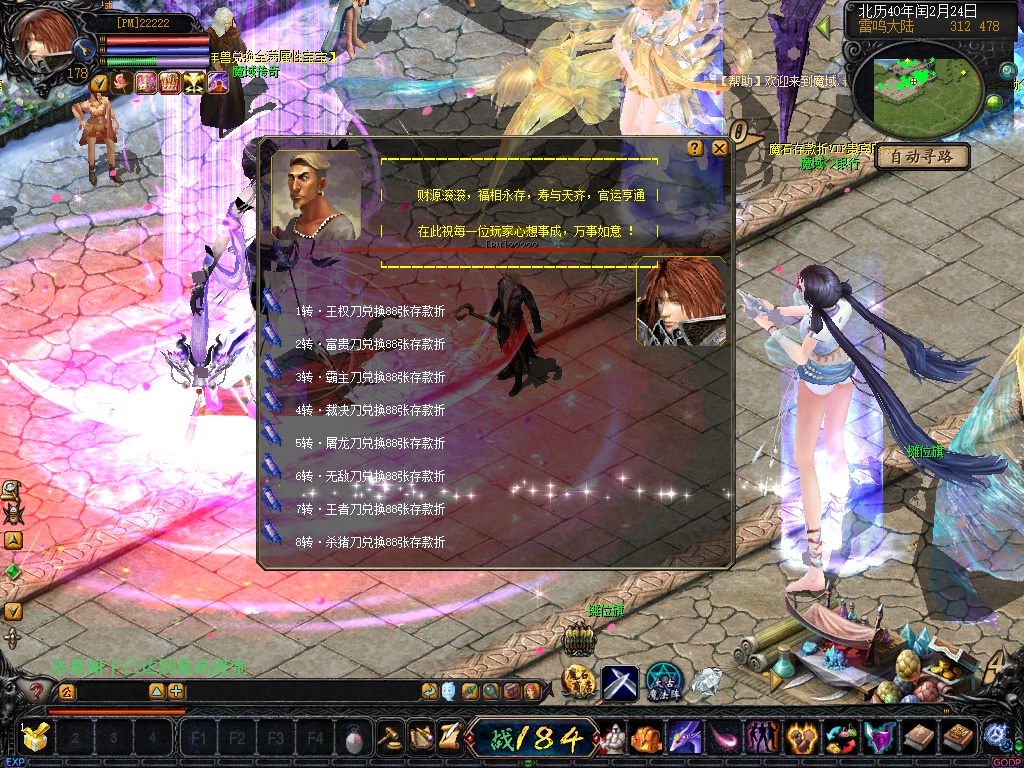Activate the crossed swords skill icon
The image size is (1024, 768).
(x=619, y=682)
